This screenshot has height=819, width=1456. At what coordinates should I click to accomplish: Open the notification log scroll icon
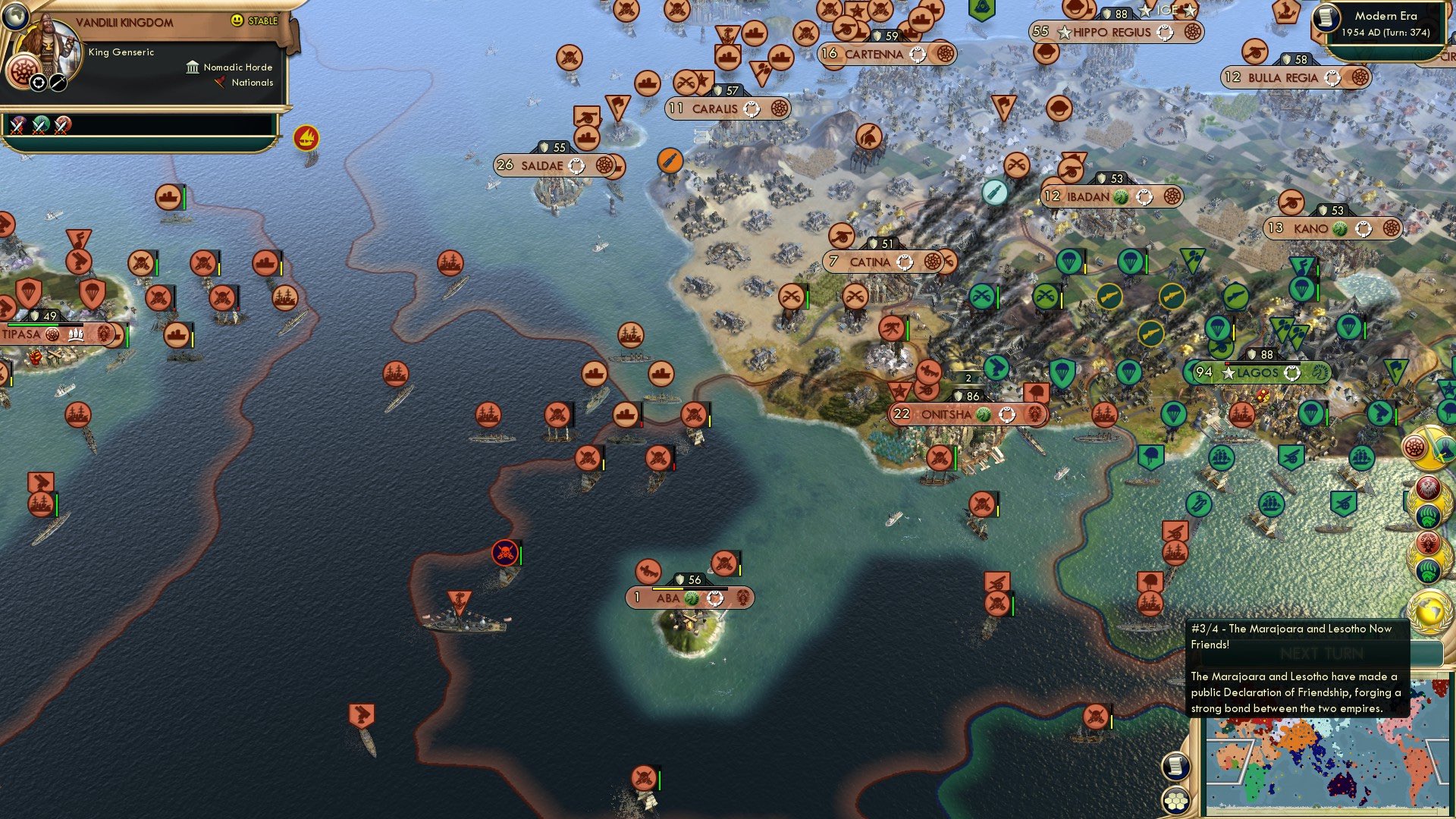click(x=1176, y=767)
